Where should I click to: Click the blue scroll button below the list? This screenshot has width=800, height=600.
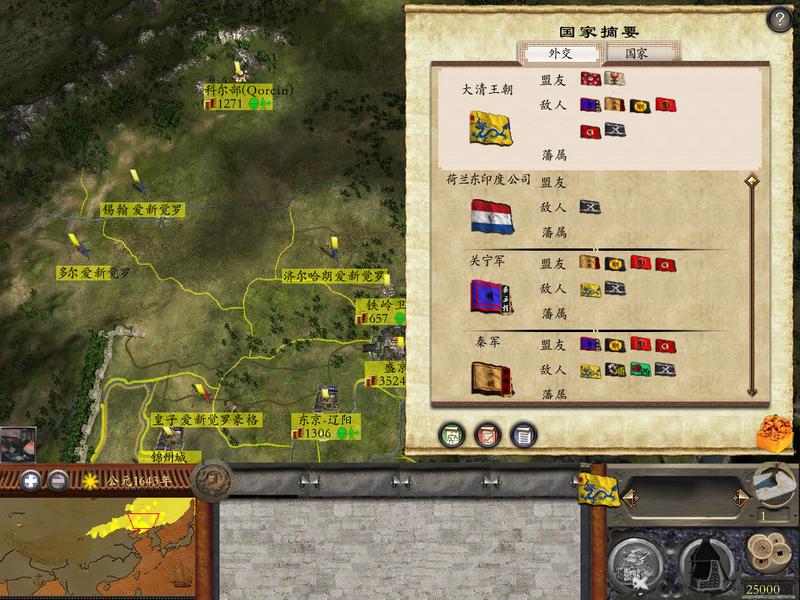click(522, 434)
